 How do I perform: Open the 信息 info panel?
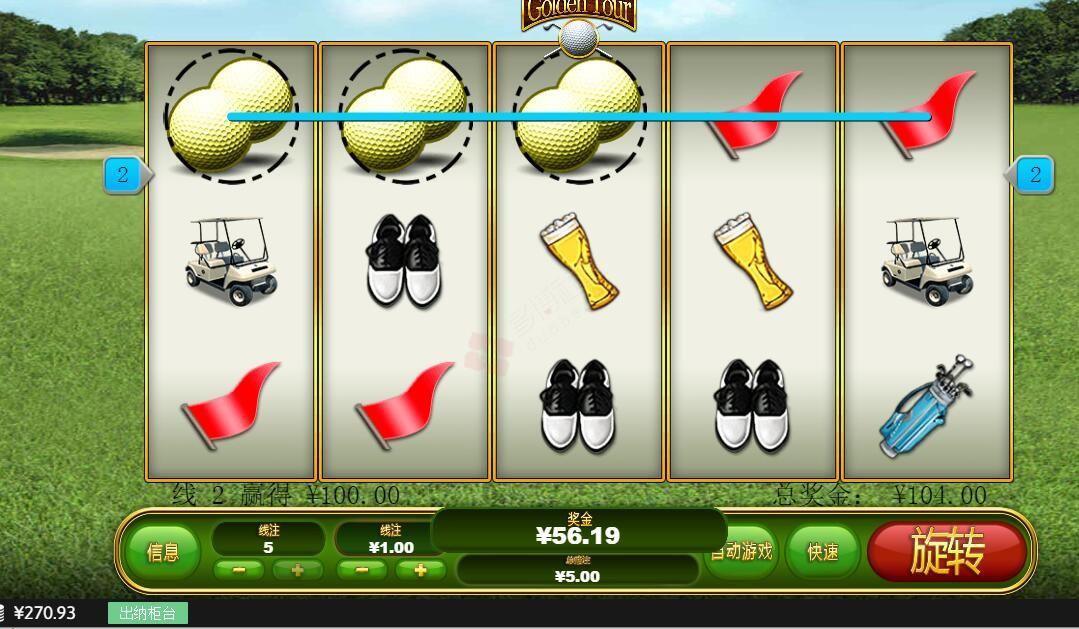click(x=163, y=552)
